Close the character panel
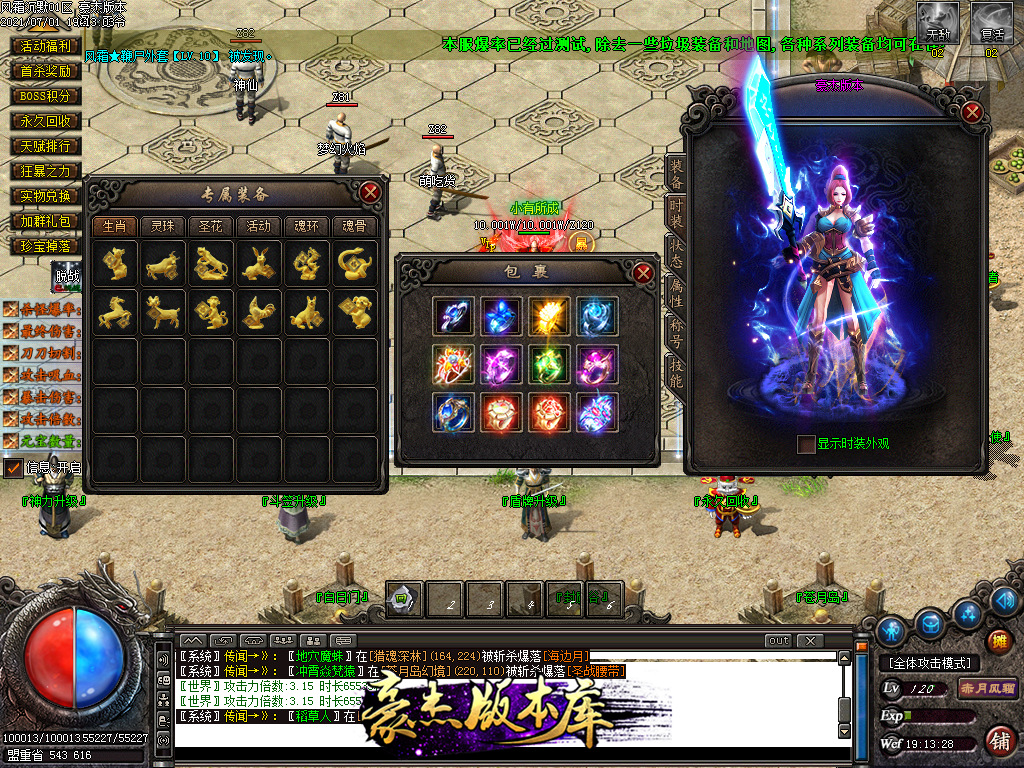The height and width of the screenshot is (768, 1024). 972,112
